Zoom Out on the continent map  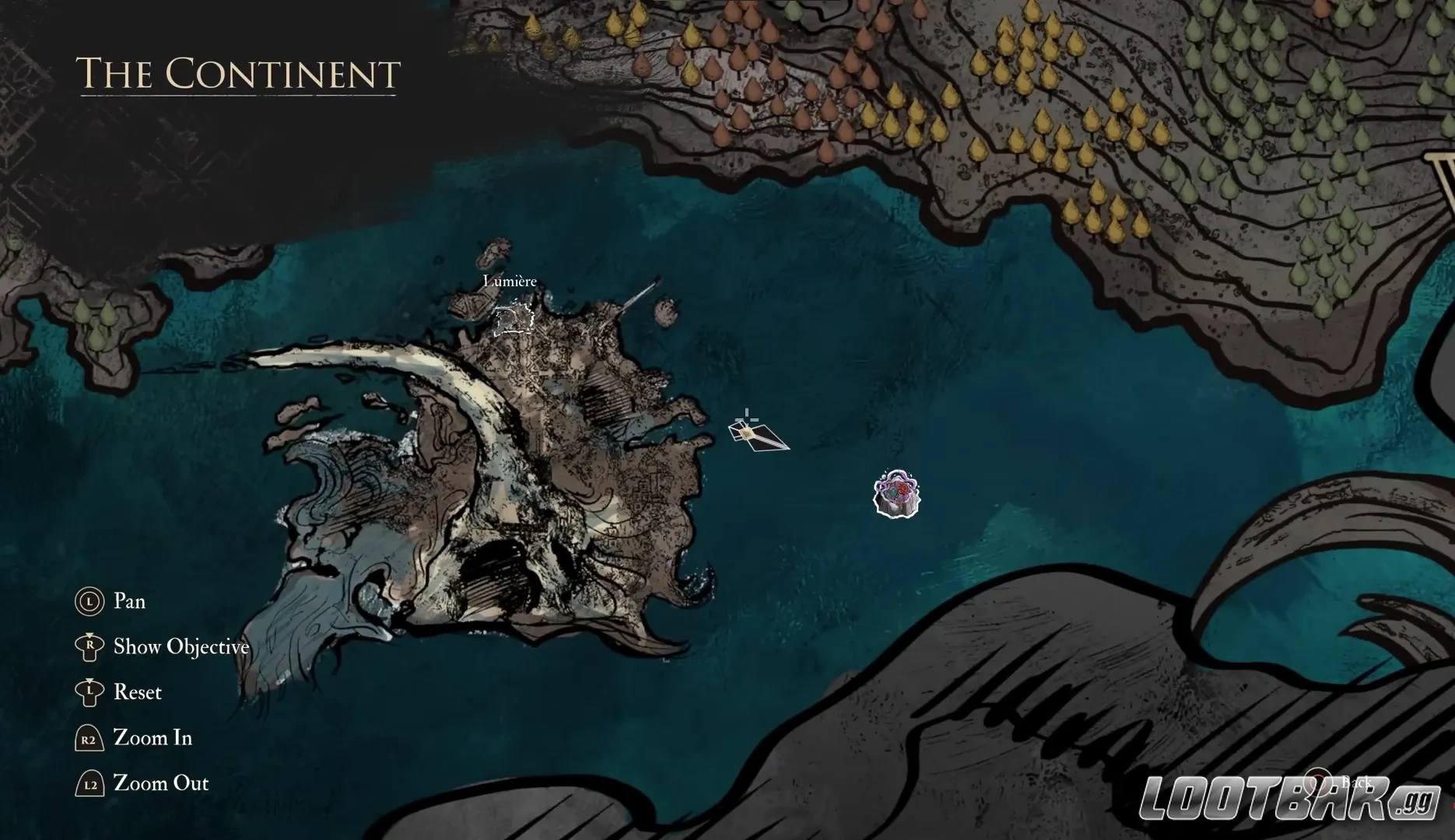click(x=160, y=783)
